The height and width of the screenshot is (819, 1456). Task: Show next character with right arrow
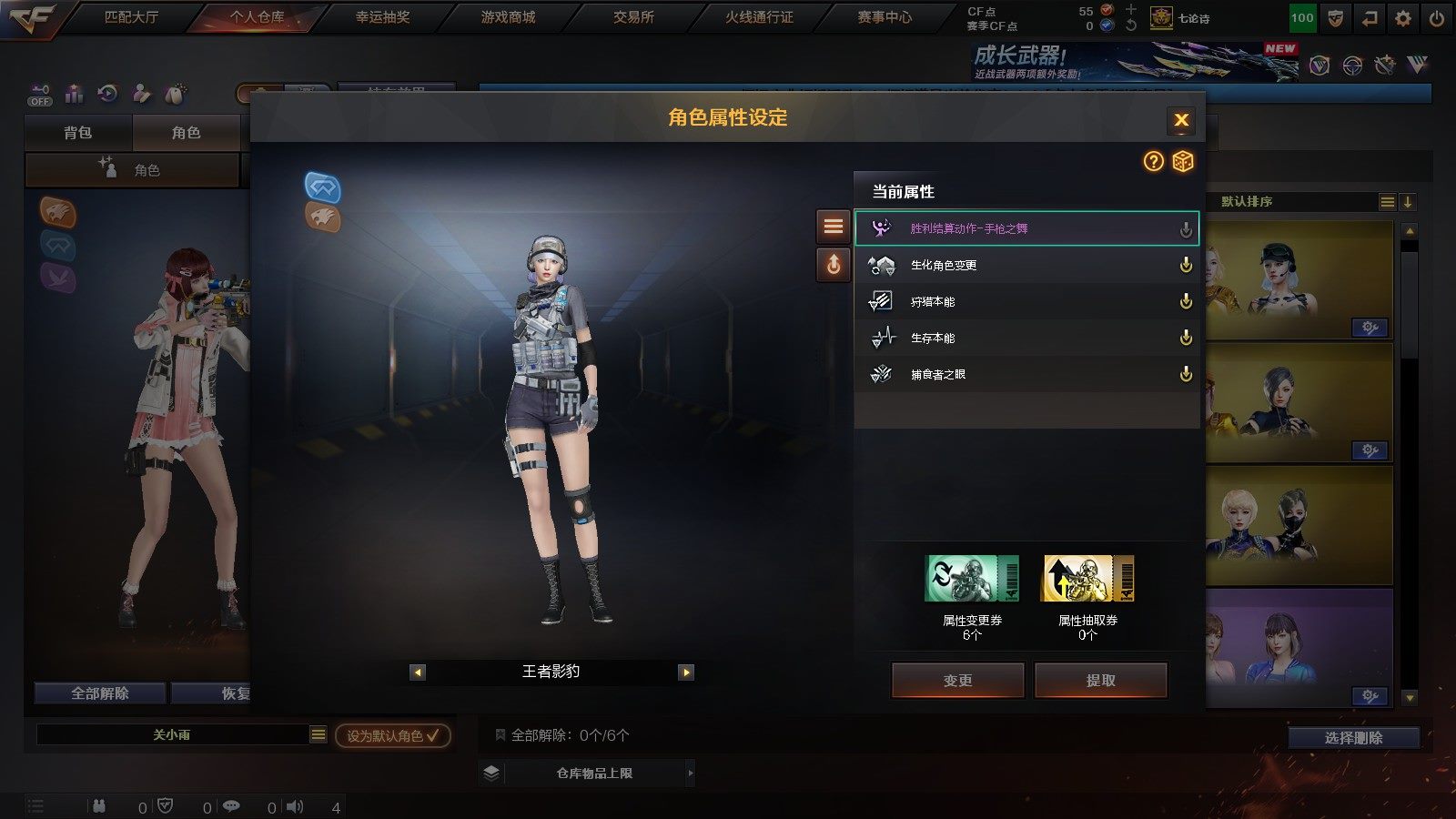(x=686, y=672)
